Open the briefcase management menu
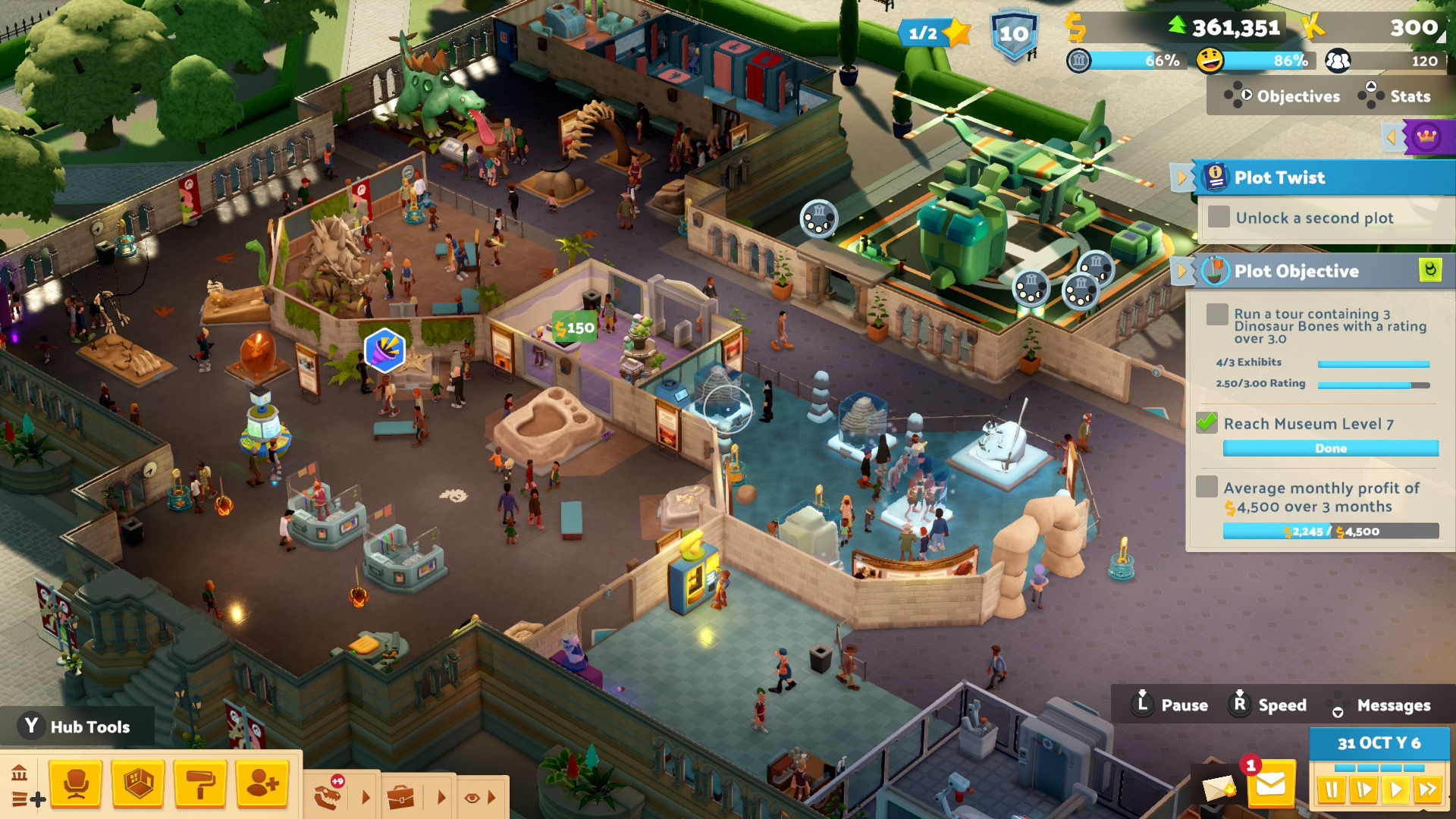This screenshot has width=1456, height=819. click(400, 797)
